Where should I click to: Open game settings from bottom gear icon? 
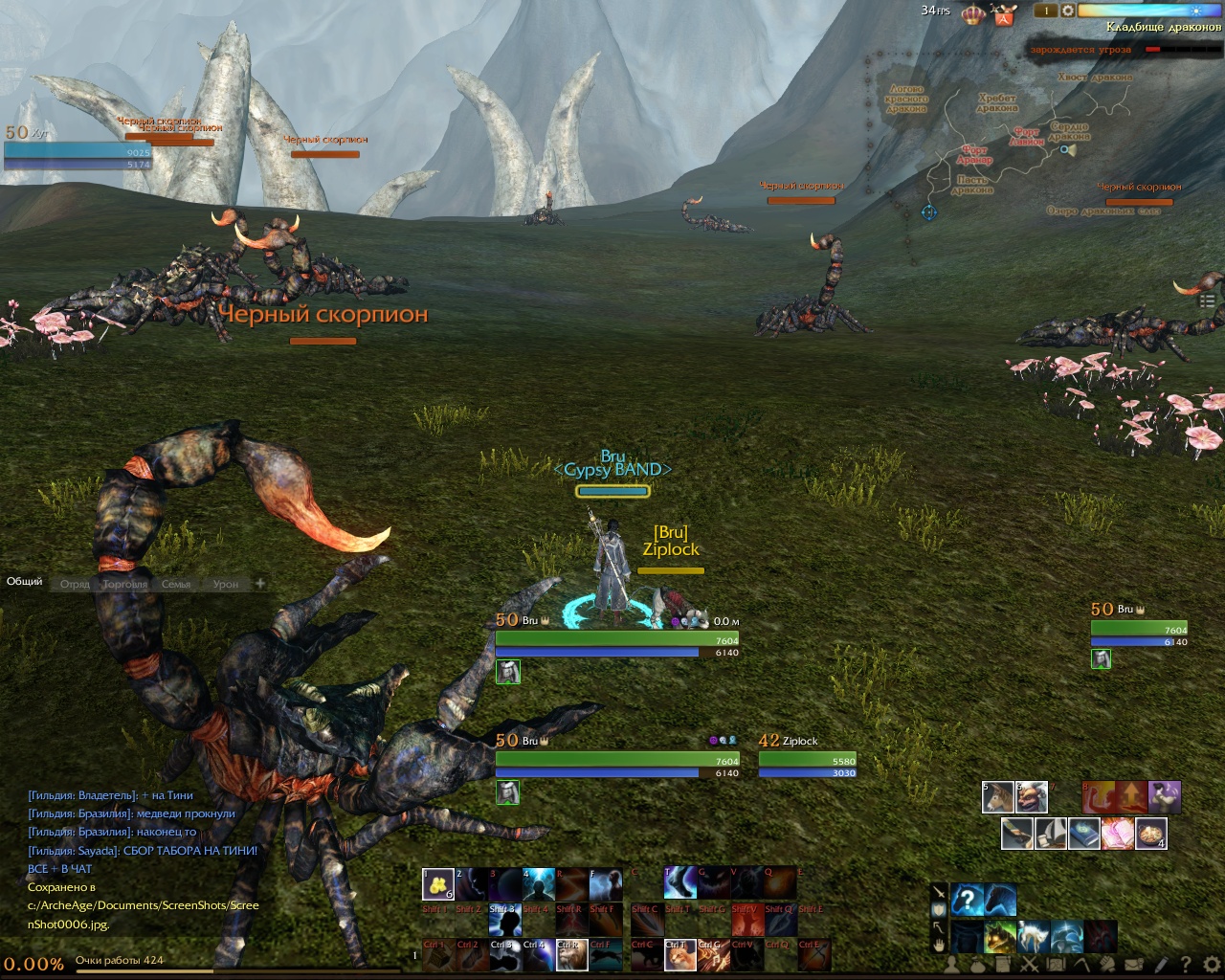click(x=1211, y=965)
